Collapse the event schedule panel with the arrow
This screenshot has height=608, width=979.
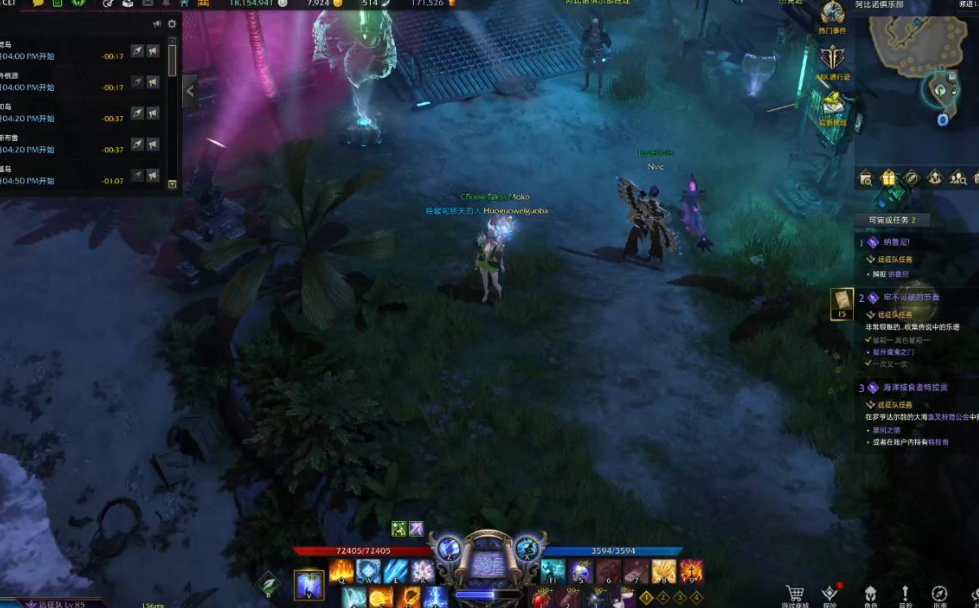(190, 91)
